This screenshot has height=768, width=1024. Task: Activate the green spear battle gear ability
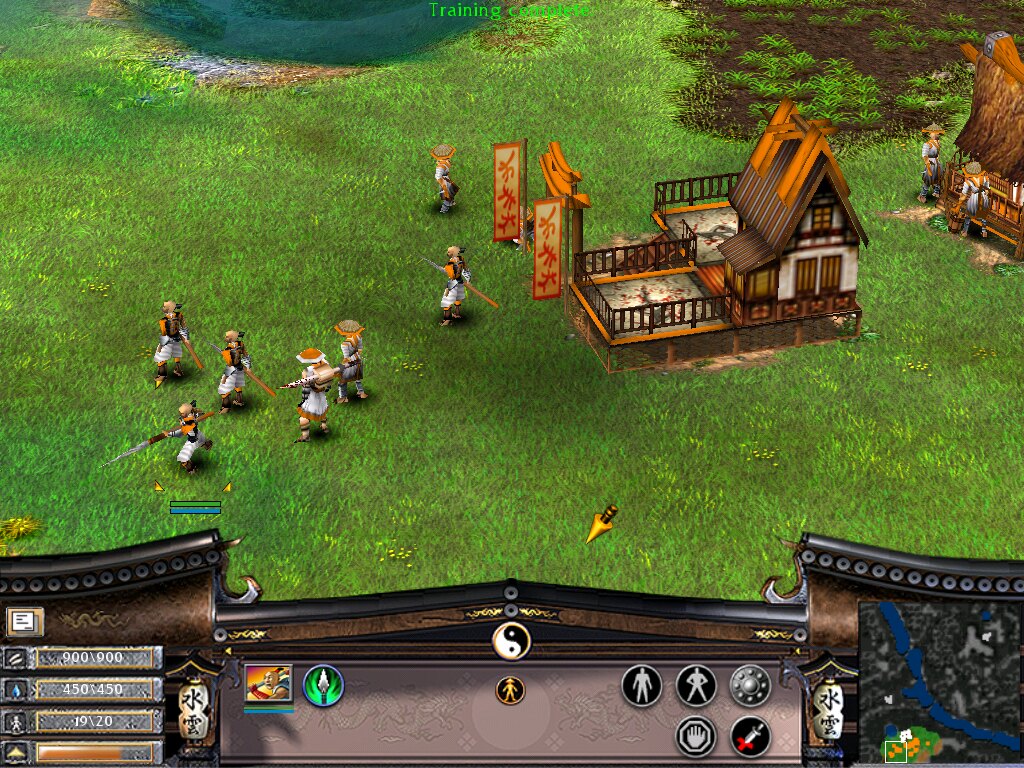click(323, 686)
